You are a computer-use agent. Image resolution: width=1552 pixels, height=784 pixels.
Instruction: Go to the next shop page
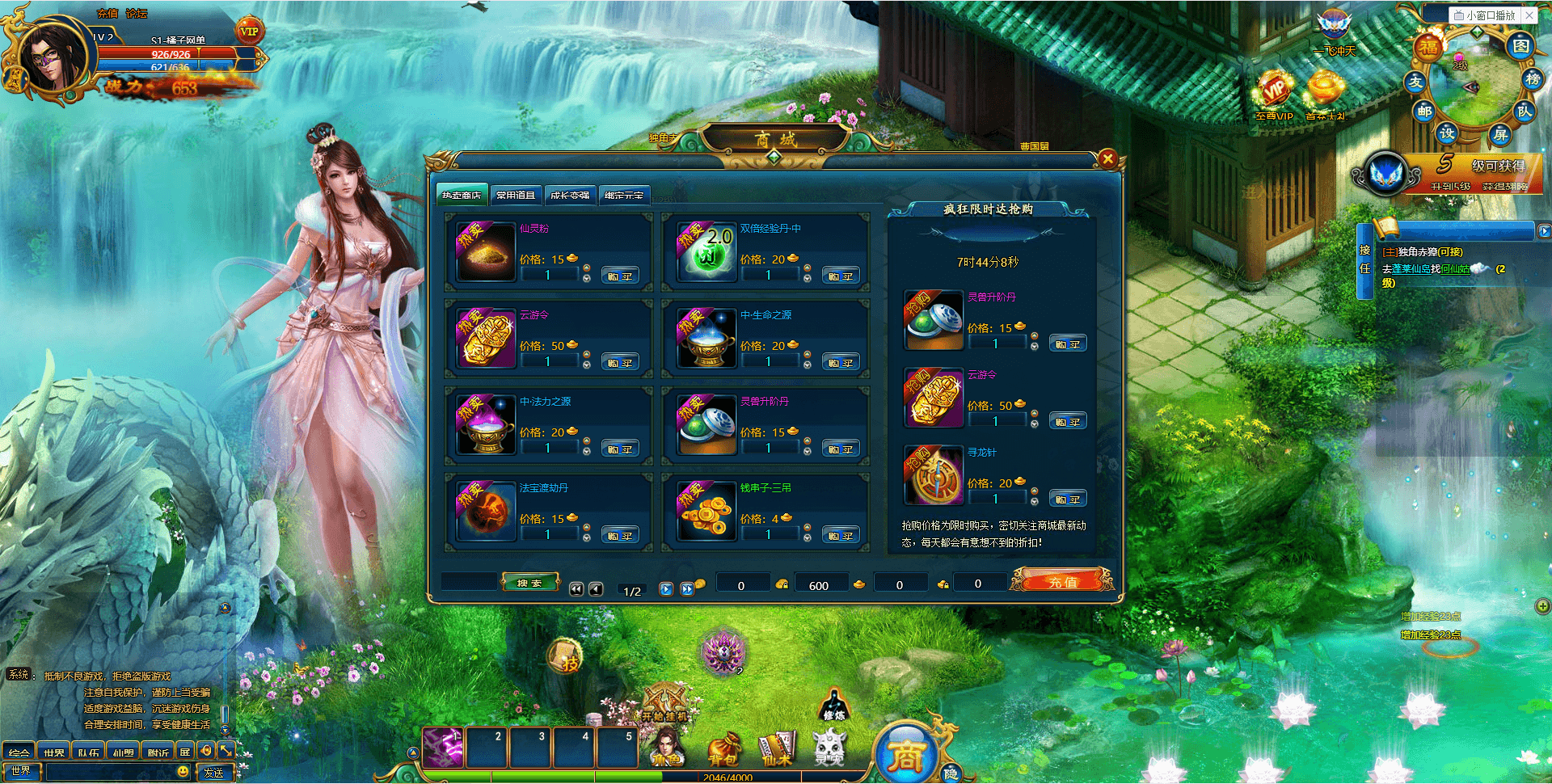[666, 589]
